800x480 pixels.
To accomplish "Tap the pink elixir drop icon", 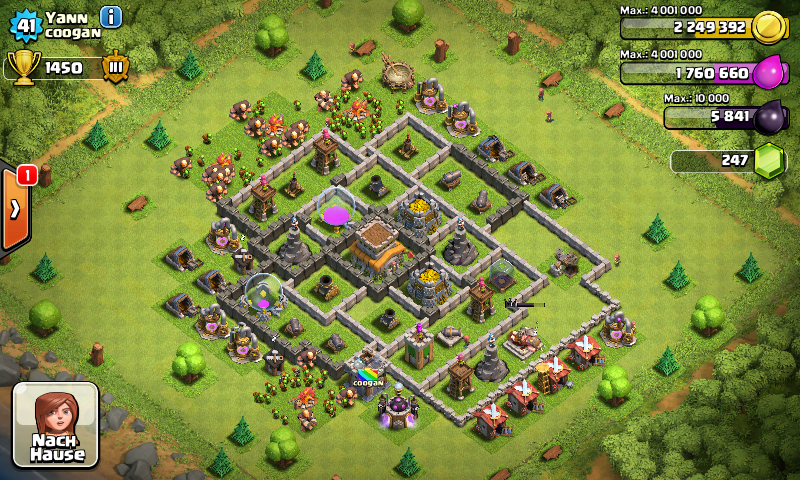I will 769,73.
